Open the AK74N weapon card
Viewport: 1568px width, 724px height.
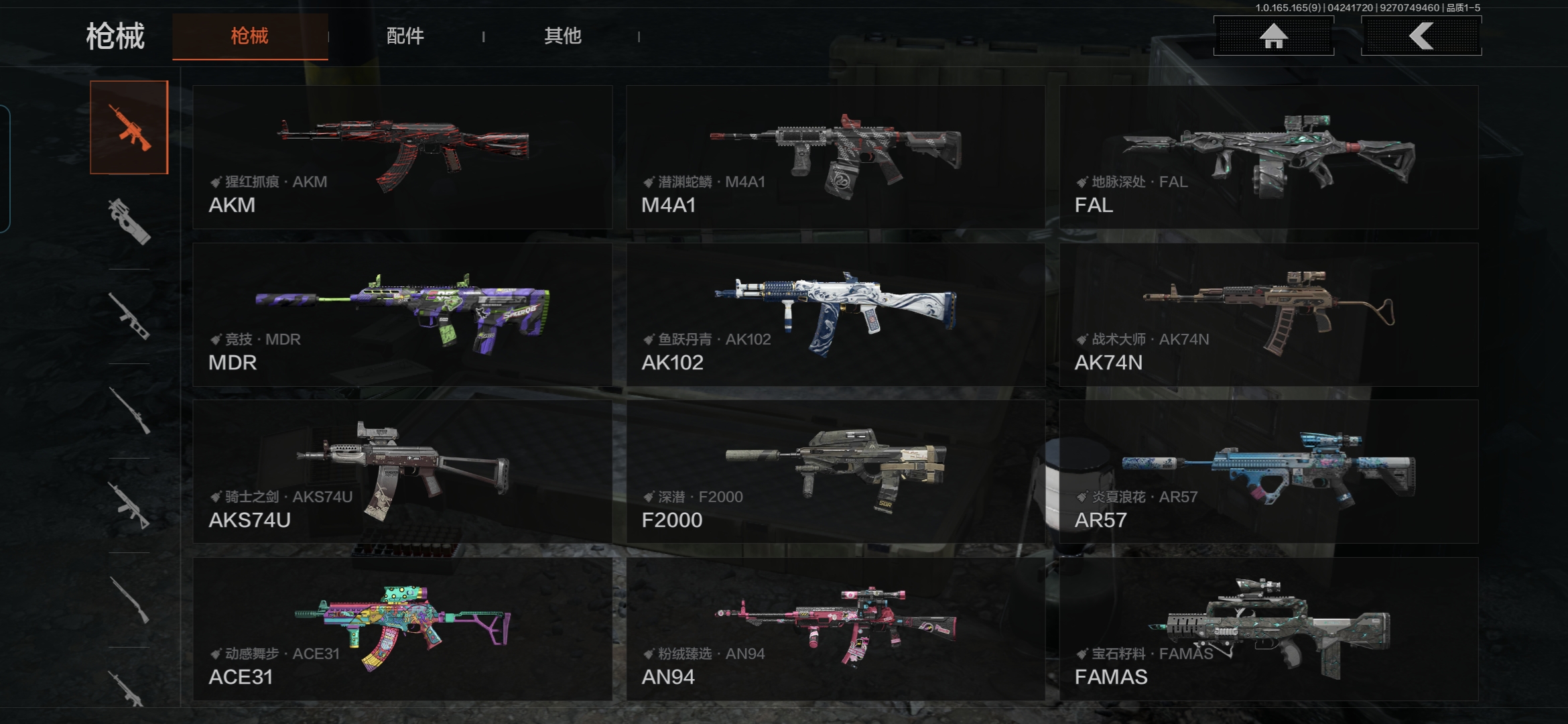pos(1268,314)
